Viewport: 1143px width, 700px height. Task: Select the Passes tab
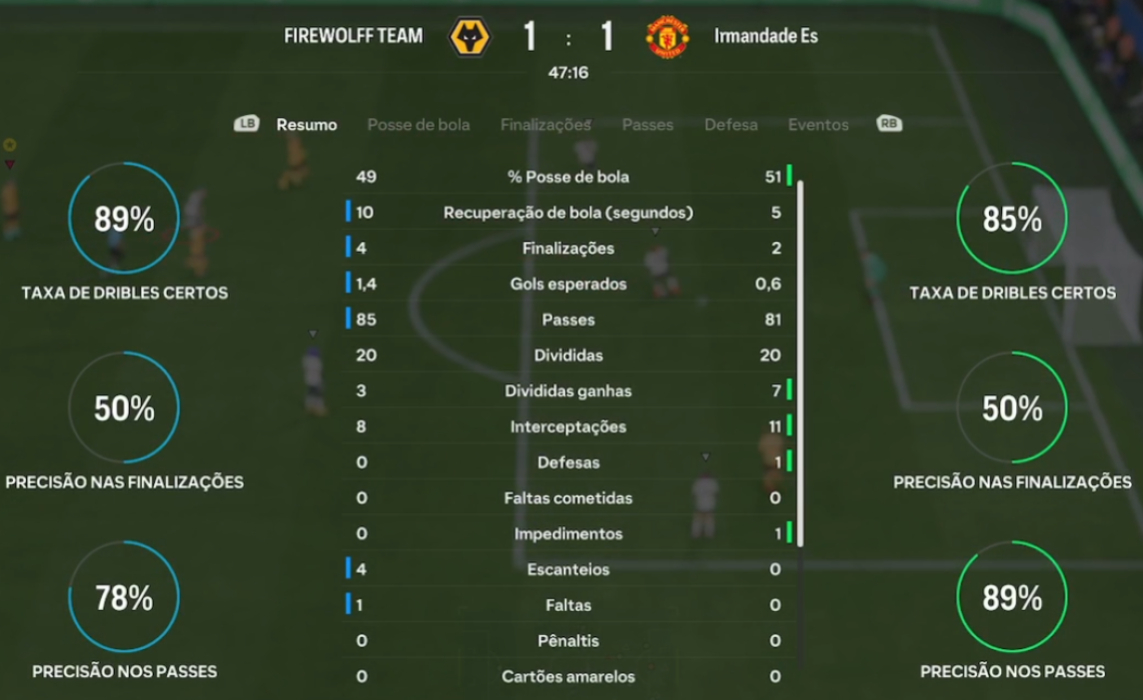647,125
